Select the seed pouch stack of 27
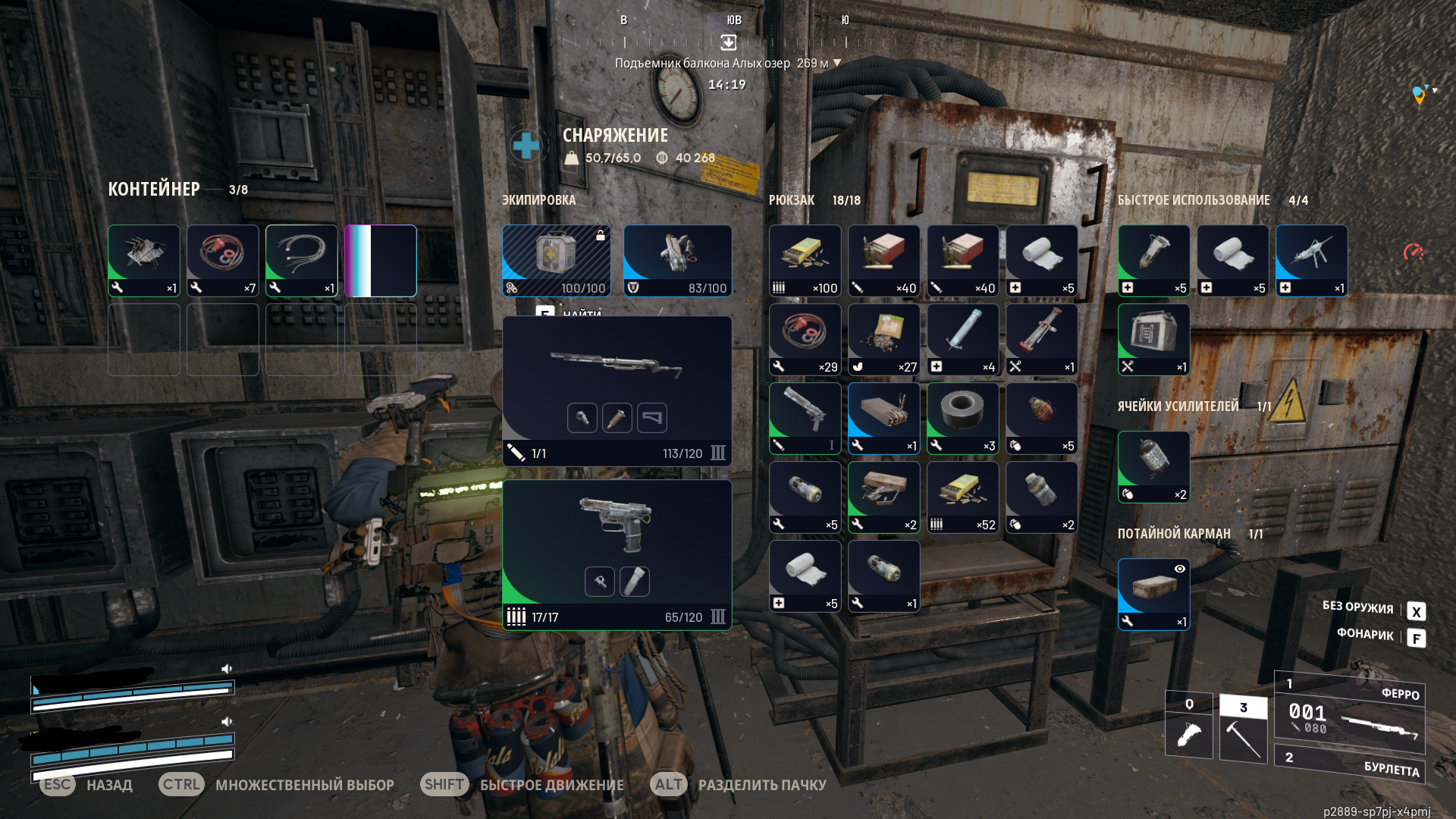The image size is (1456, 819). tap(883, 339)
